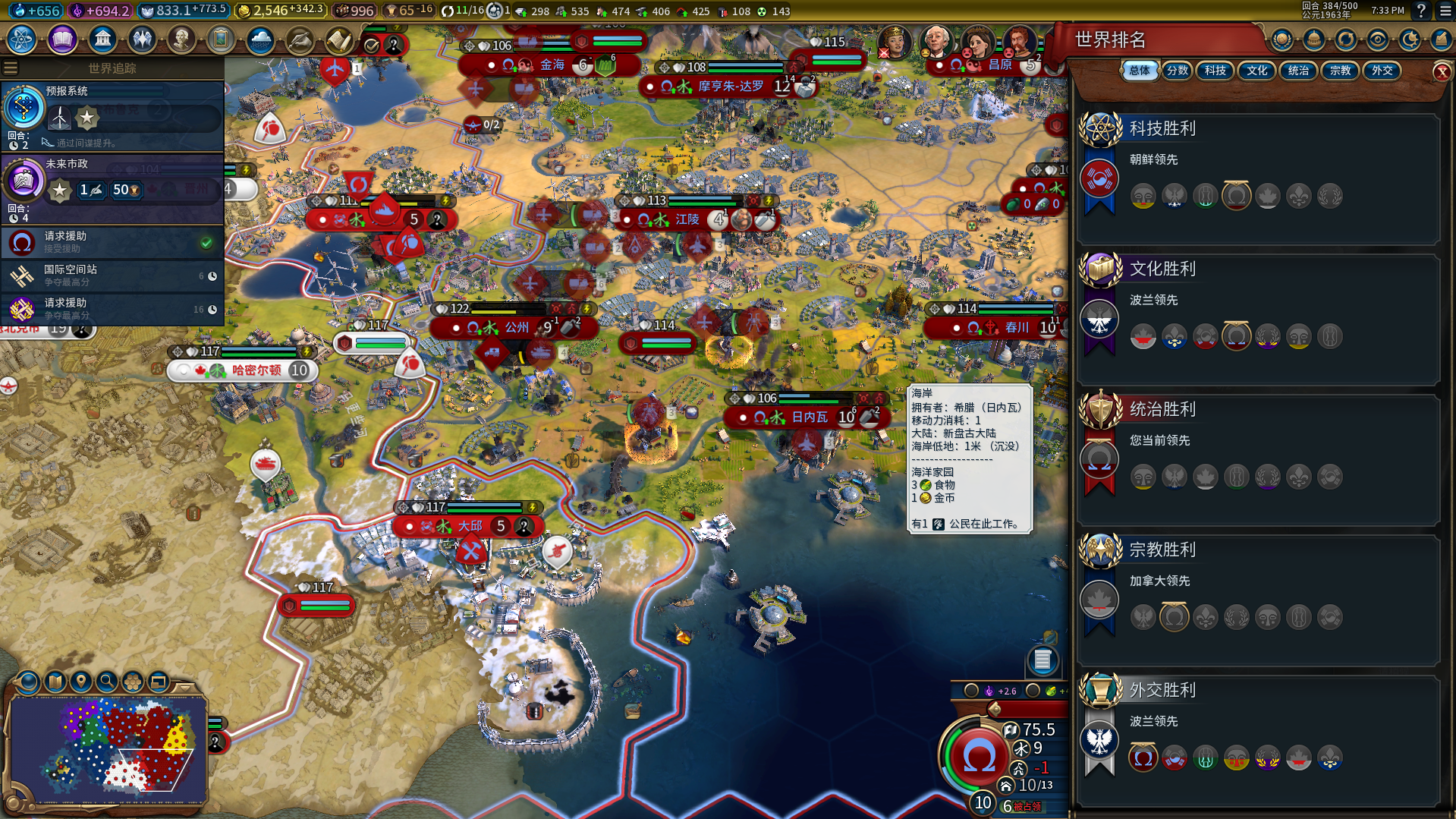Open the 科技 (Science) rankings tab
1456x819 pixels.
1215,71
